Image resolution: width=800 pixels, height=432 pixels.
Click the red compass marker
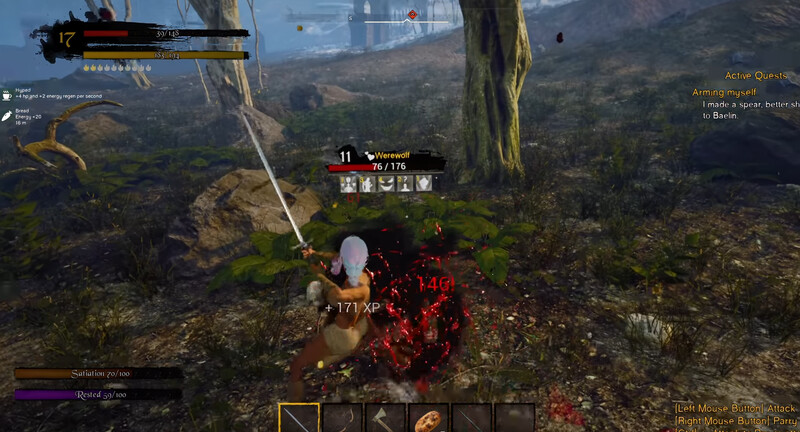pos(412,15)
